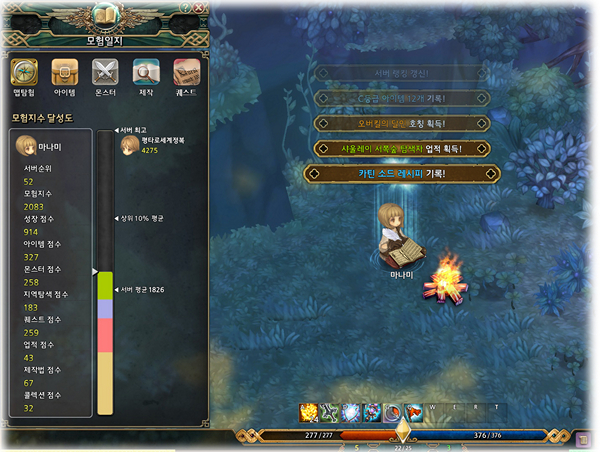
Task: Open the 아이템 backpack tab
Action: point(65,76)
